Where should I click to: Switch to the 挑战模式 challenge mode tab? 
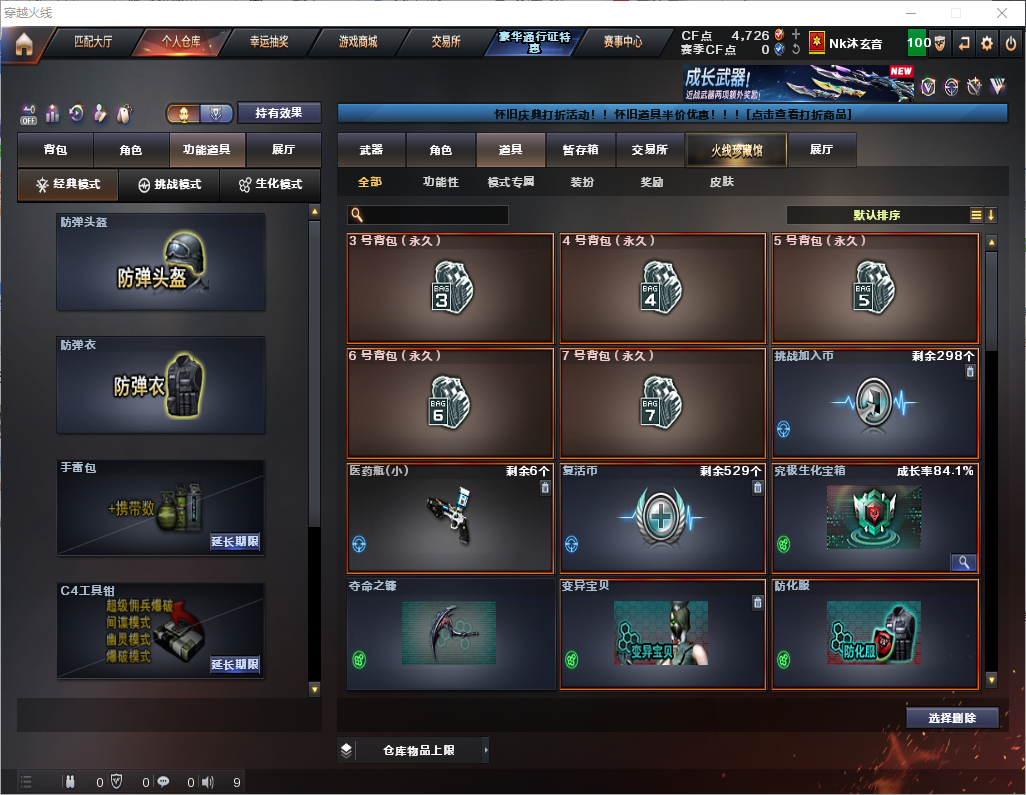pyautogui.click(x=169, y=185)
